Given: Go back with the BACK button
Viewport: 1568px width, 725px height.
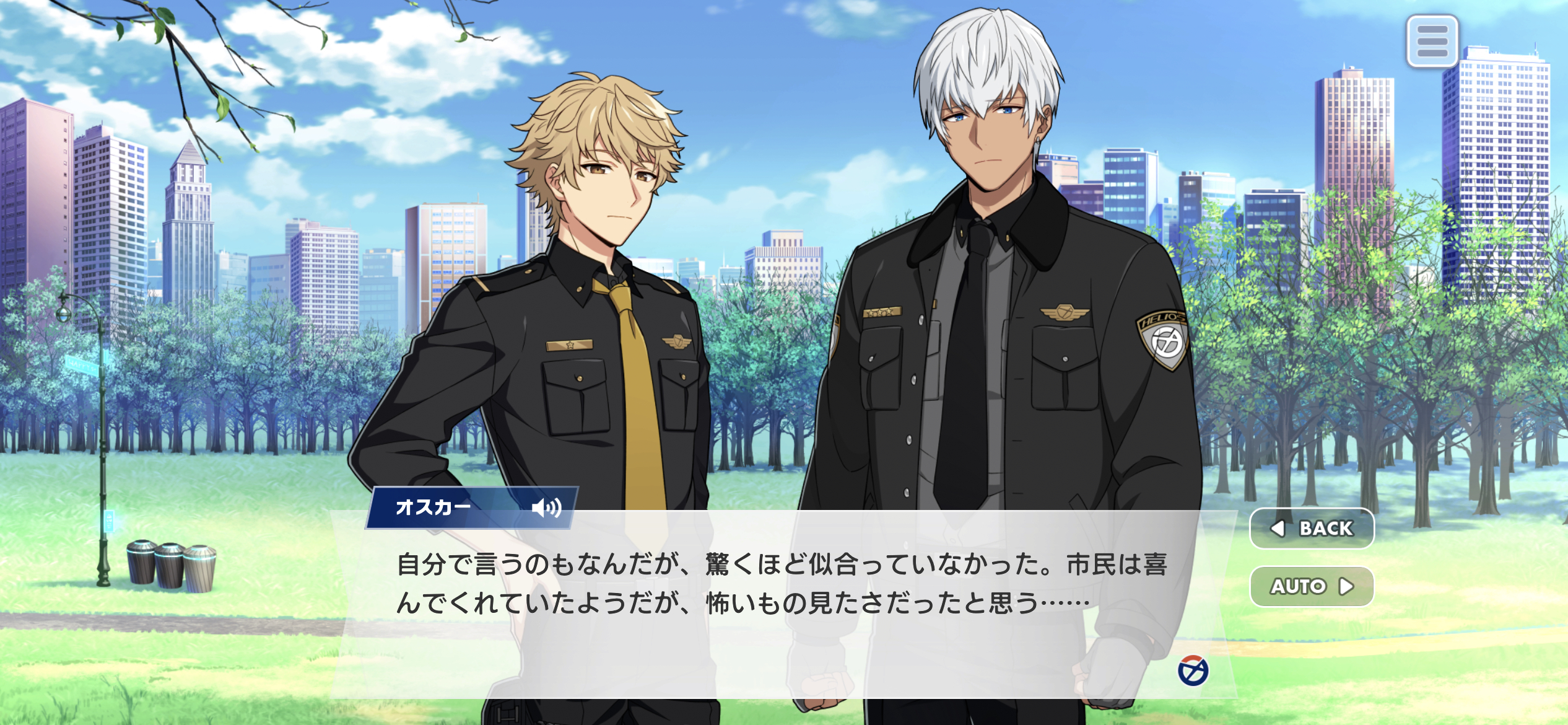Looking at the screenshot, I should [x=1312, y=529].
